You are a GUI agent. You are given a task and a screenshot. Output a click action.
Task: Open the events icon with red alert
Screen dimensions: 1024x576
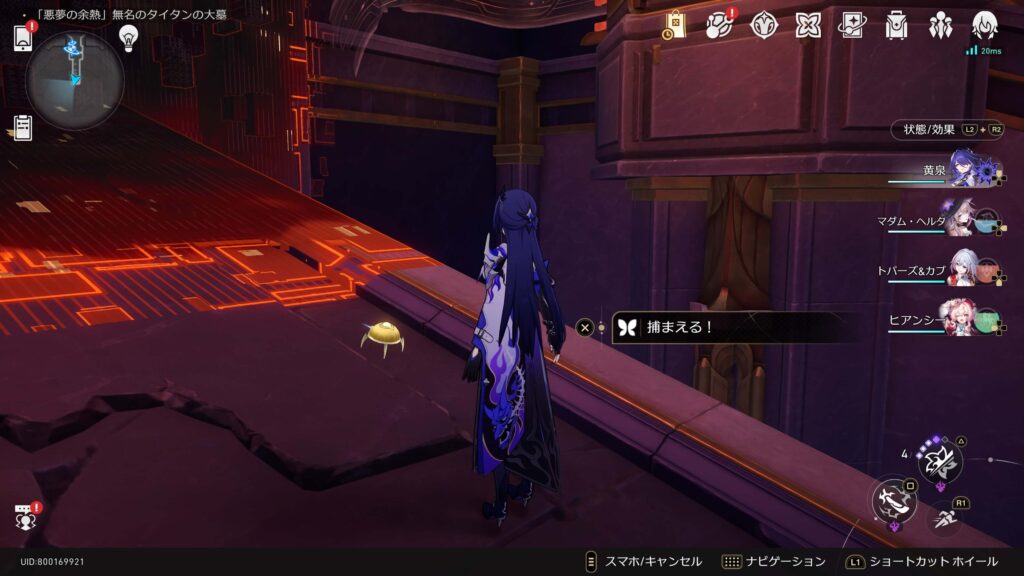[719, 25]
